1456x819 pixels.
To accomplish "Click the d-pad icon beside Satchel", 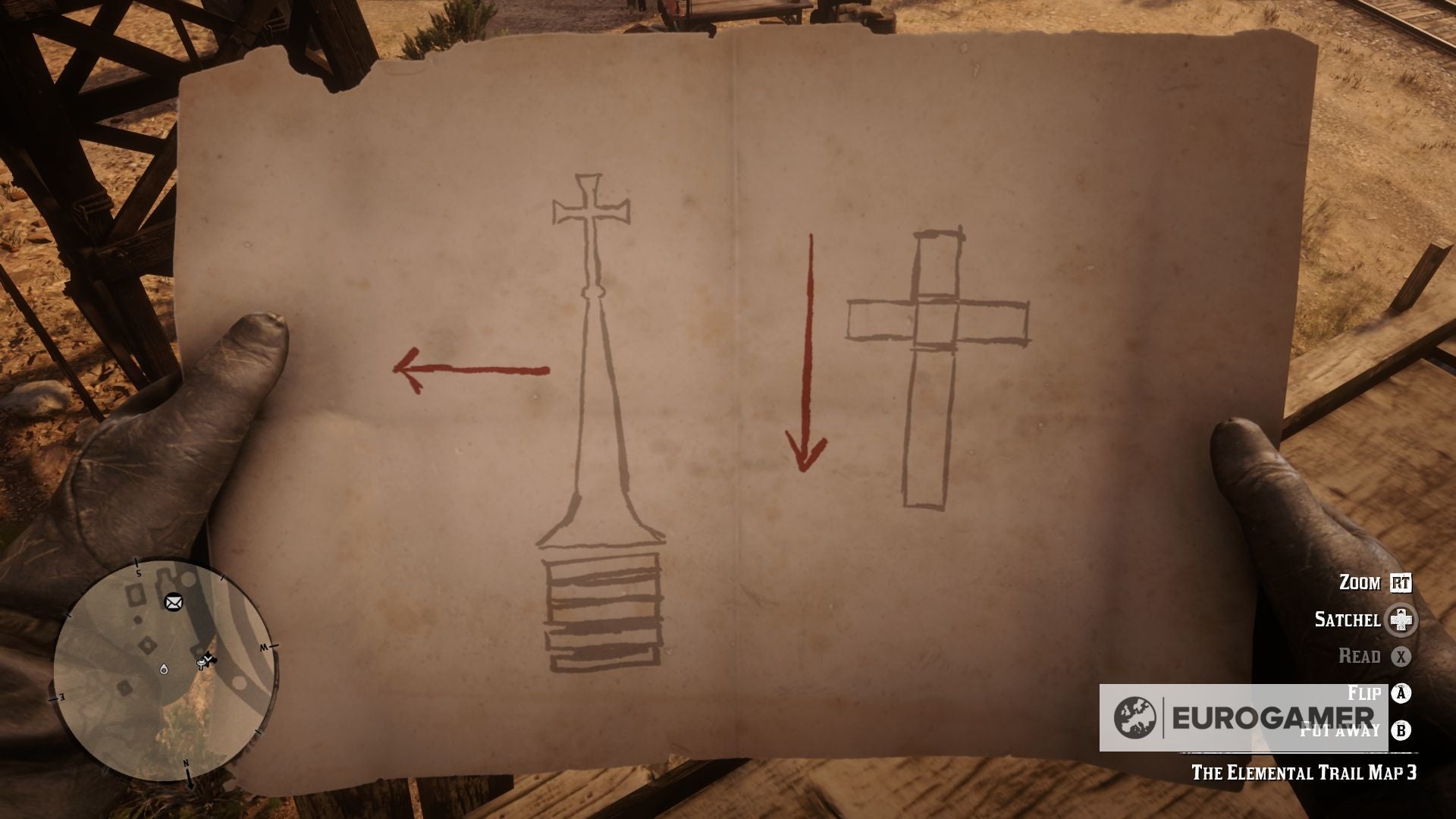I will click(1401, 620).
